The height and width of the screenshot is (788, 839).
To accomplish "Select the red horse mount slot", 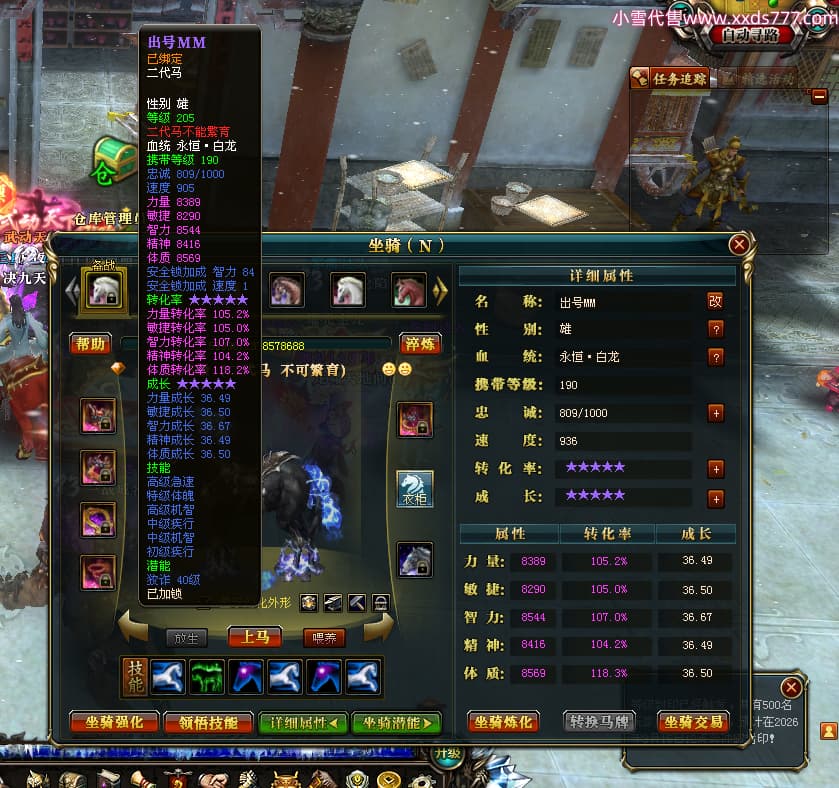I will pyautogui.click(x=408, y=290).
